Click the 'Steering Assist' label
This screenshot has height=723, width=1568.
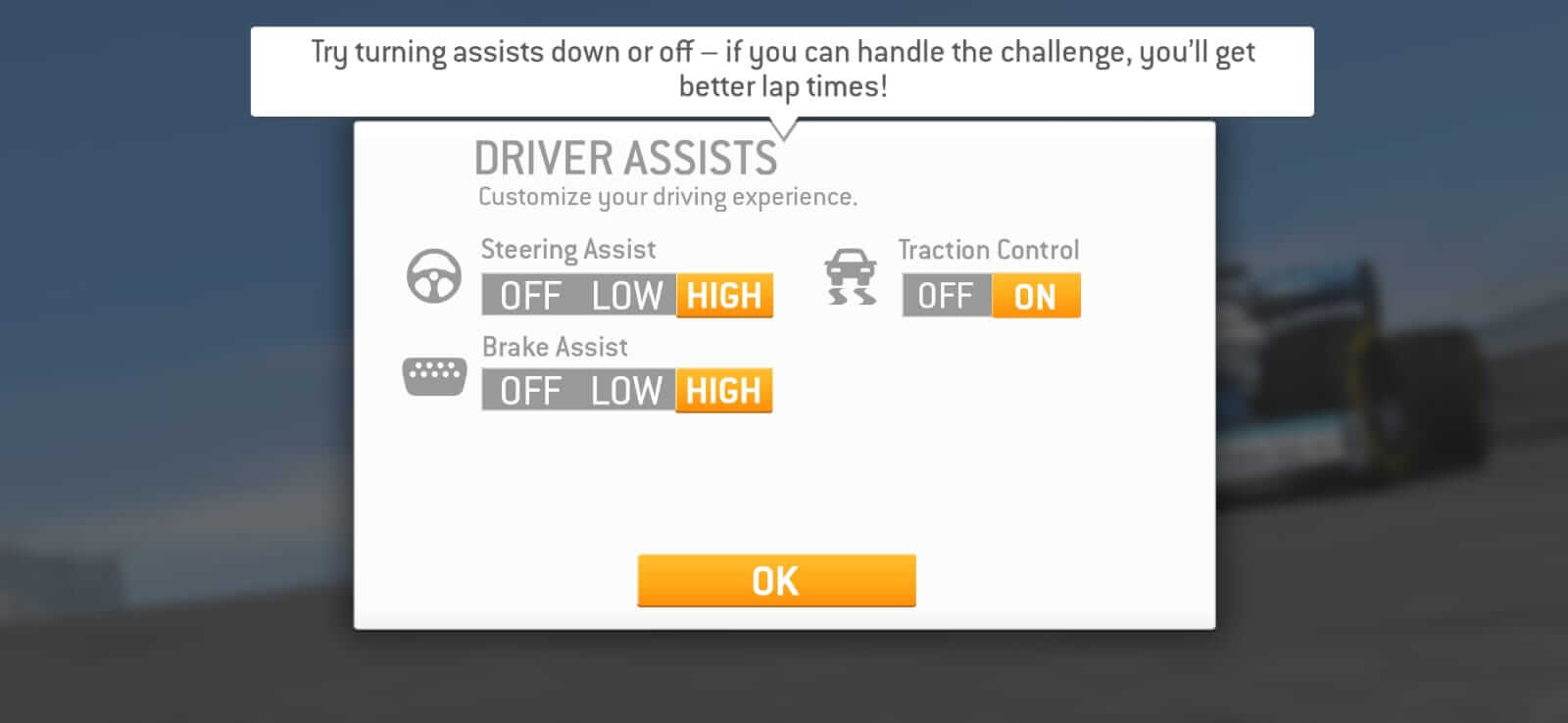[568, 250]
